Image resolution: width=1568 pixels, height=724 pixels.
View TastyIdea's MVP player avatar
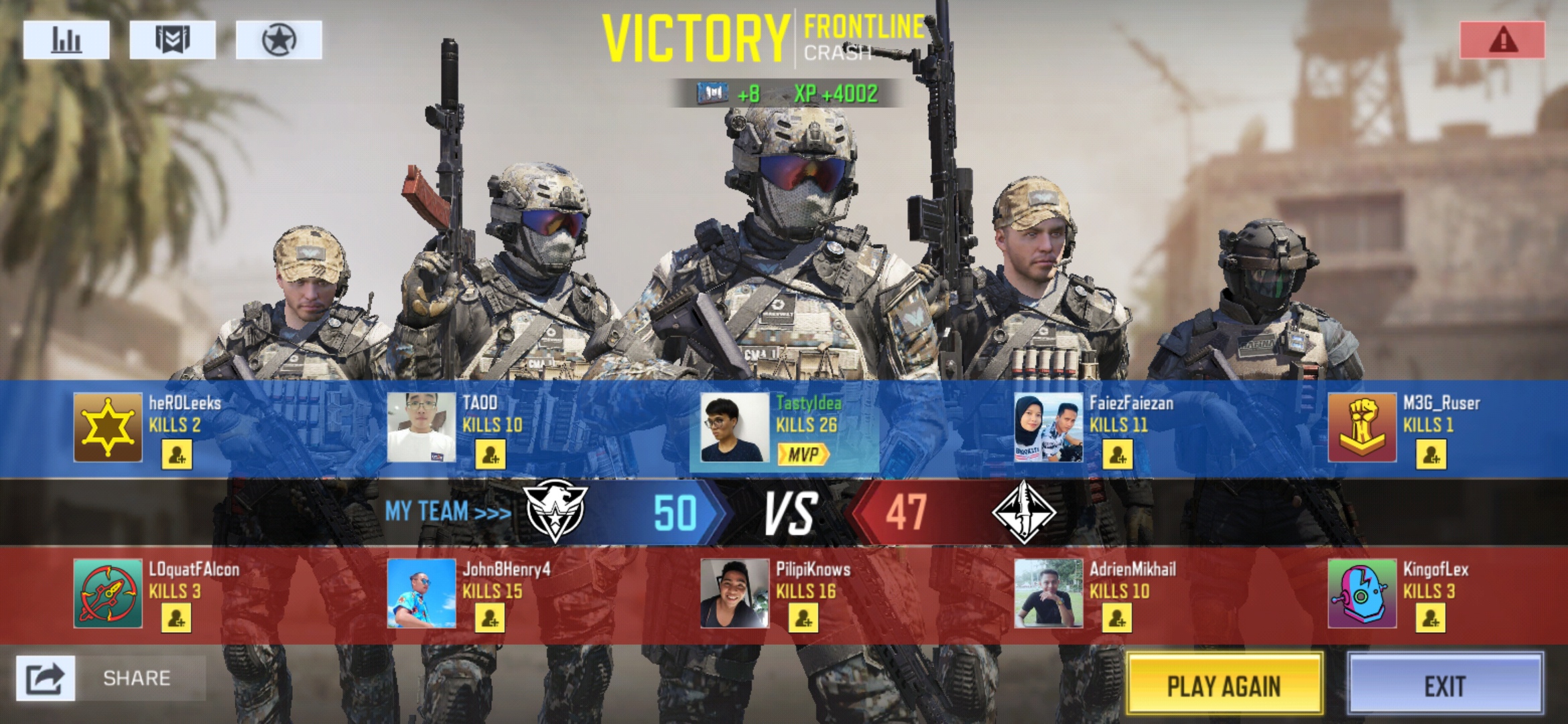pos(734,428)
